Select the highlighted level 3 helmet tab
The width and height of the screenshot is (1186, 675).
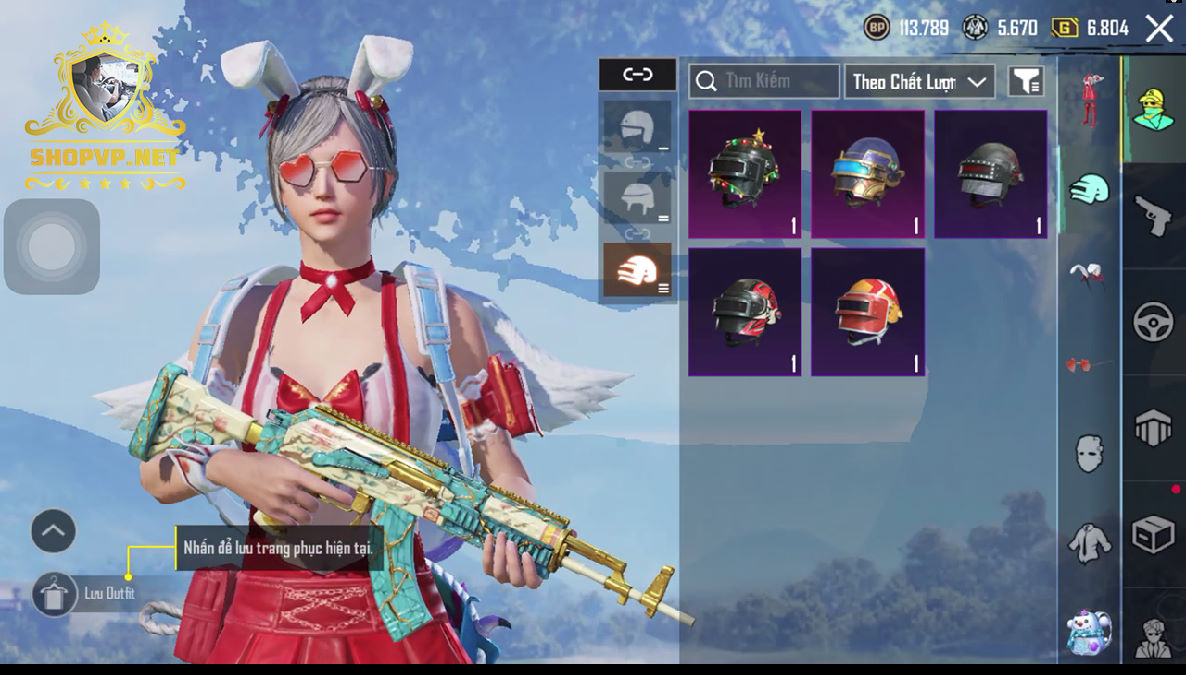click(x=637, y=270)
